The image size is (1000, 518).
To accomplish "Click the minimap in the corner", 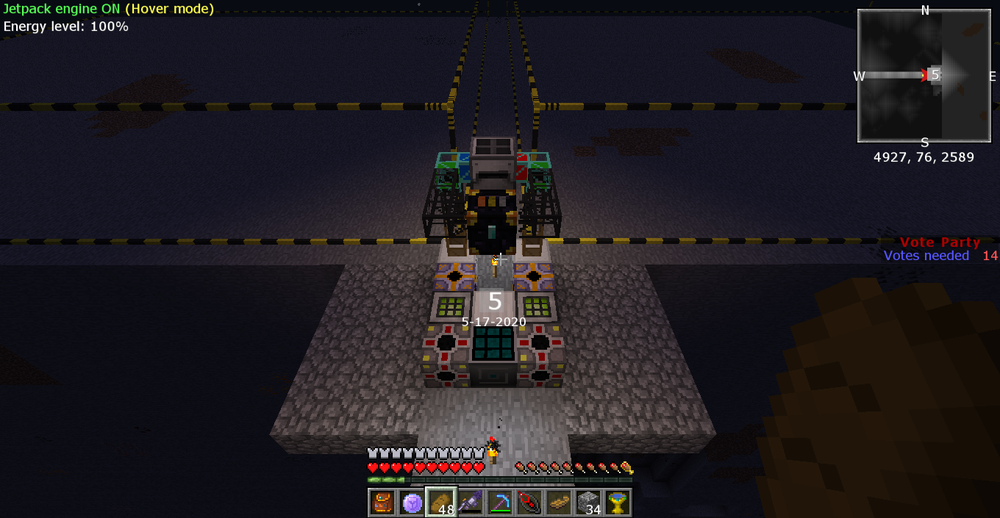I will (924, 76).
